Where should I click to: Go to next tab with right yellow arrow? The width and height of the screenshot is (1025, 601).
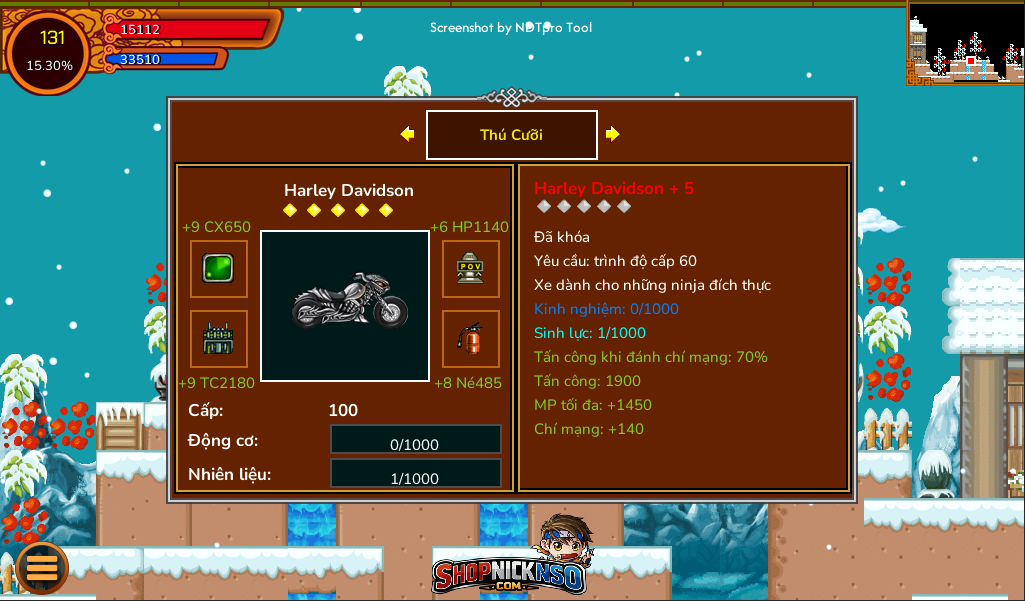pyautogui.click(x=613, y=134)
